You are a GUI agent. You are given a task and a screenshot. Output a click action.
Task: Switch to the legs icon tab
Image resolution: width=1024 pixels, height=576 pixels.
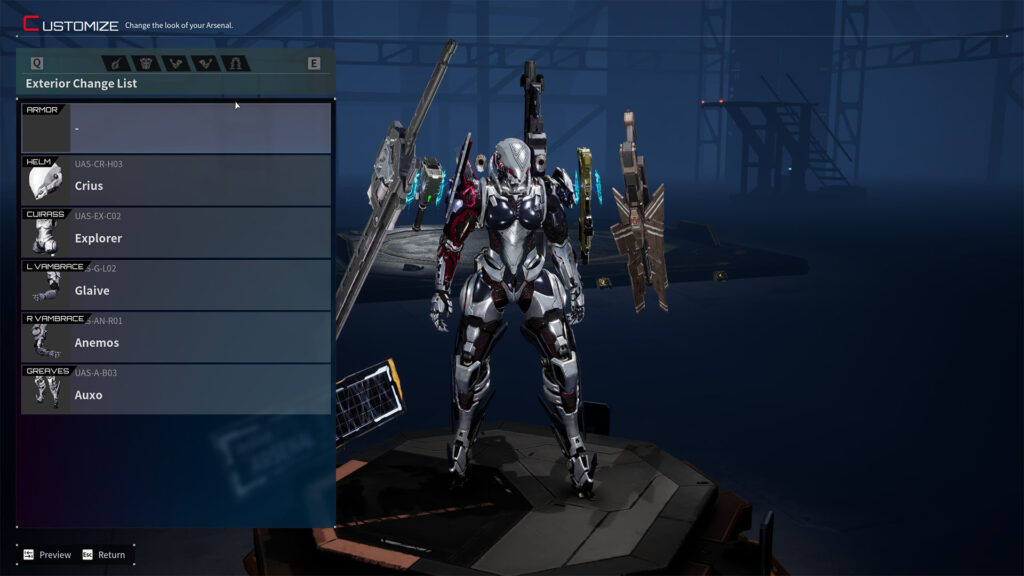pyautogui.click(x=236, y=63)
